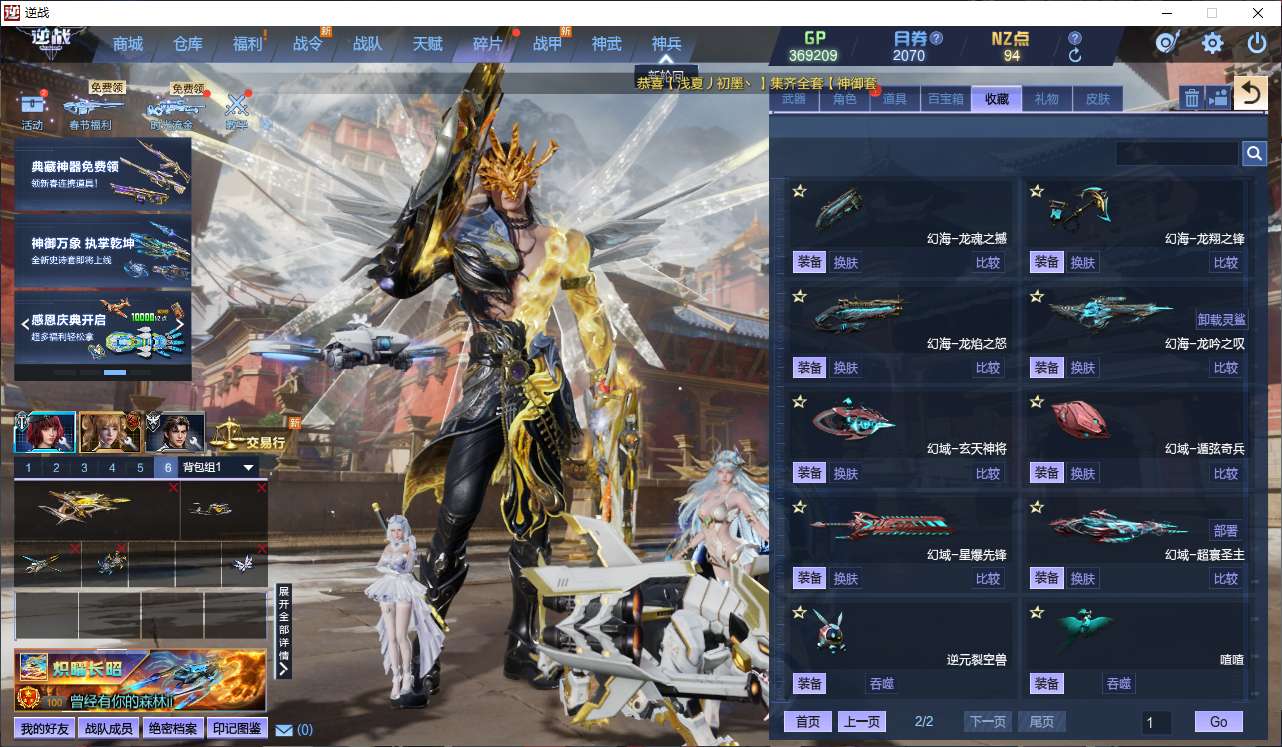Open the 仓库 warehouse menu
The height and width of the screenshot is (747, 1282).
point(188,44)
